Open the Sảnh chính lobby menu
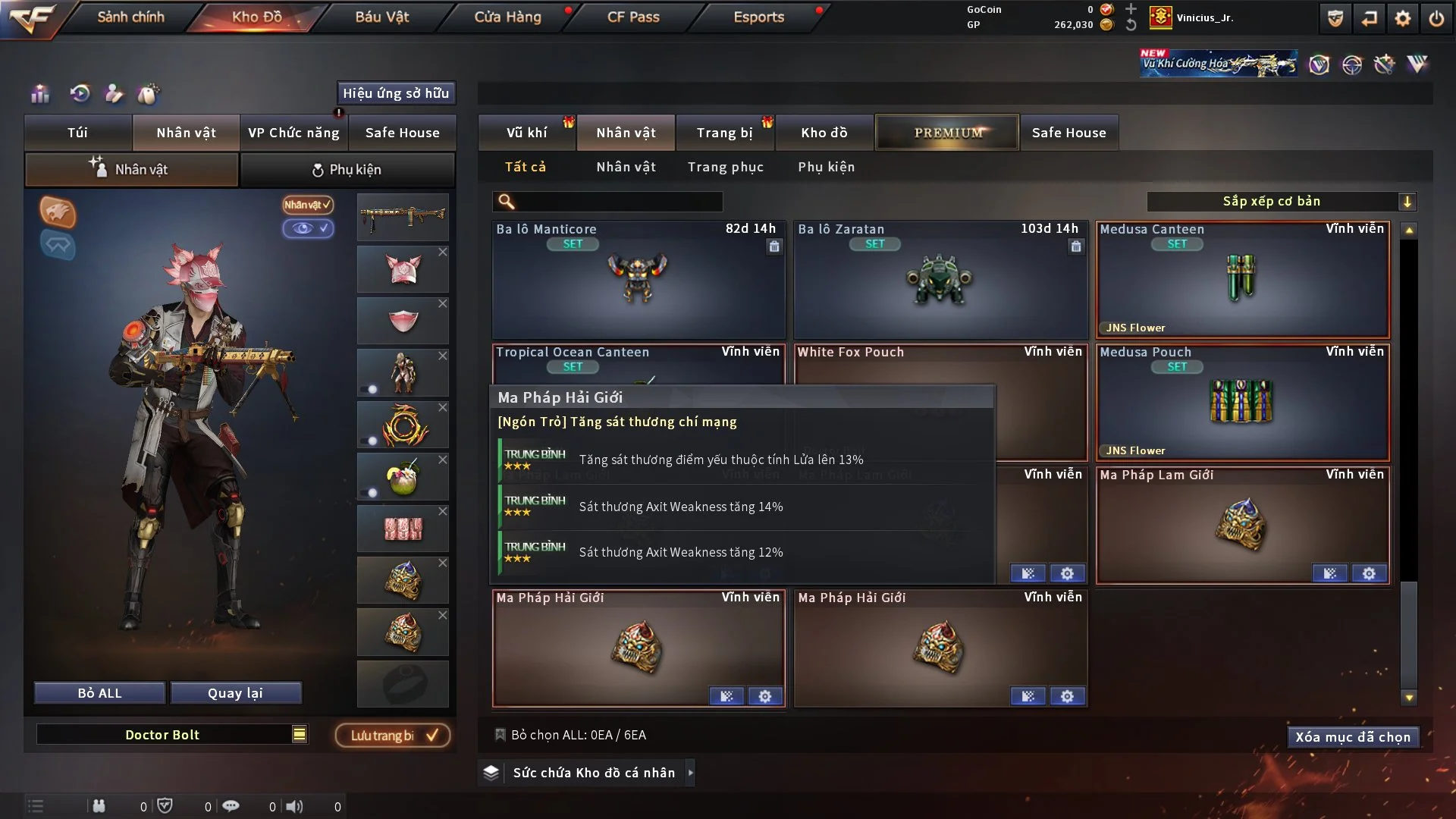Screen dimensions: 1456x819 point(130,17)
